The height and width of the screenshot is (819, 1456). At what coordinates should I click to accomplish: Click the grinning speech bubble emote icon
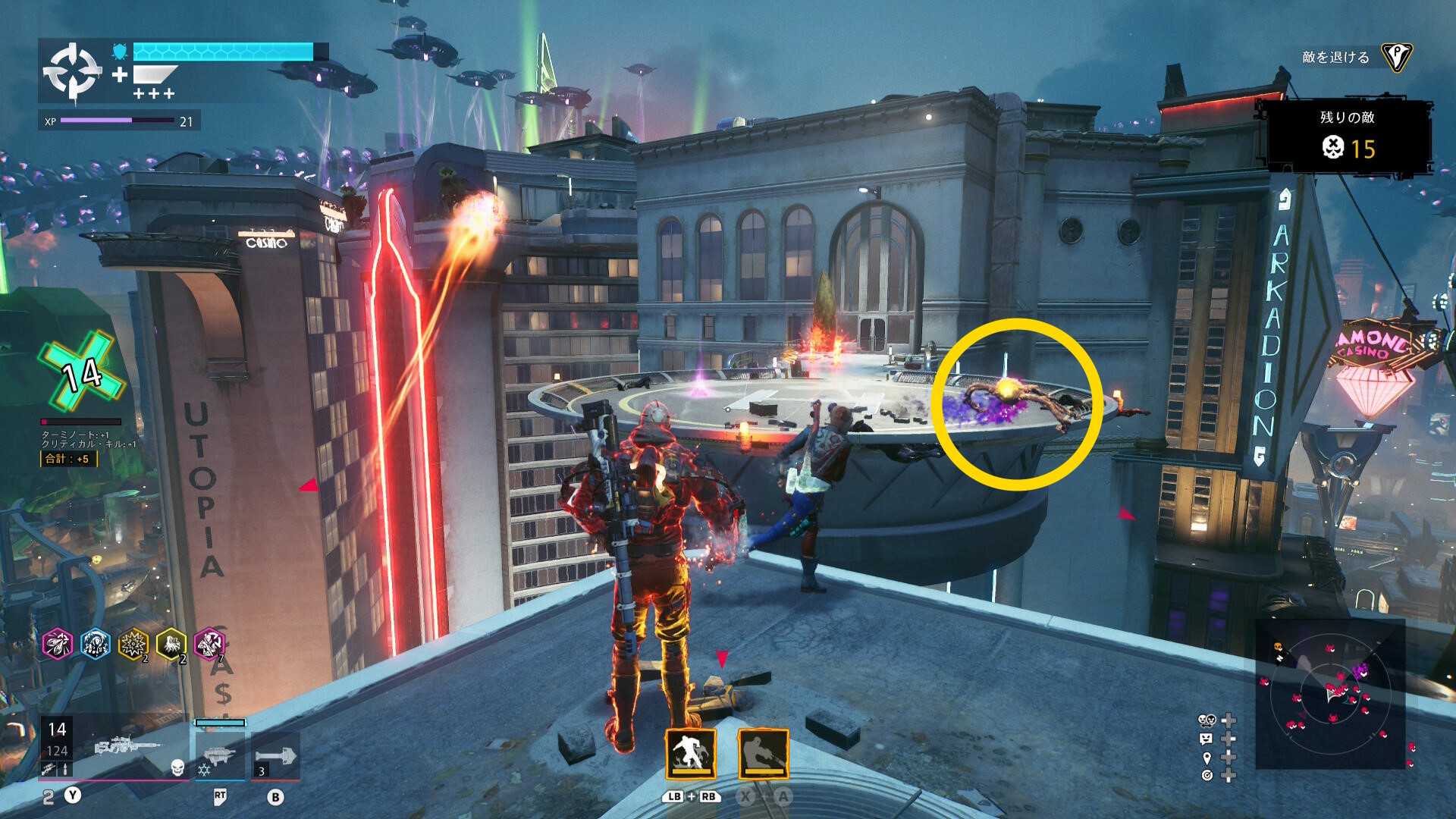1207,739
